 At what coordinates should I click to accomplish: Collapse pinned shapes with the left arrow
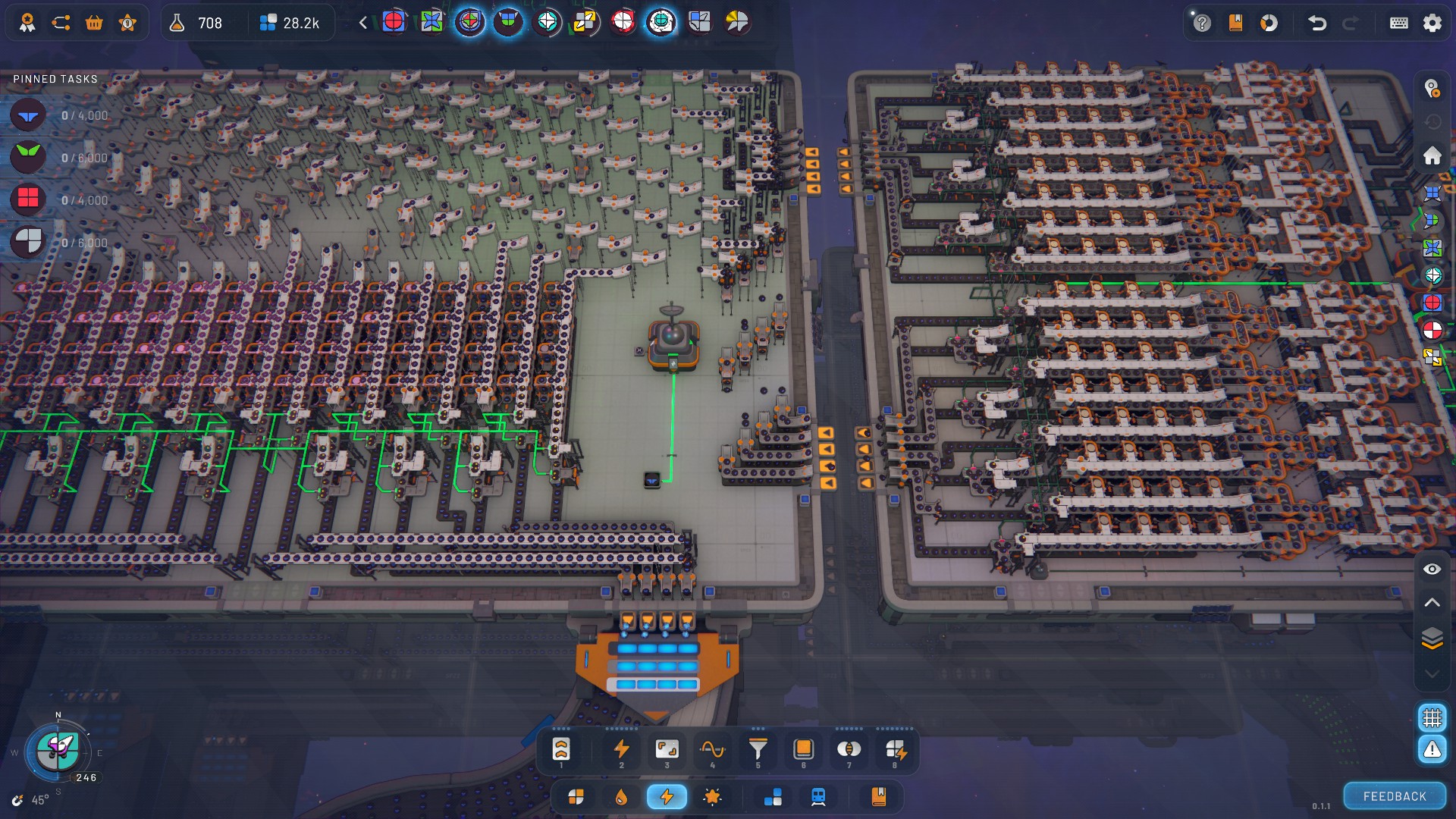coord(363,23)
